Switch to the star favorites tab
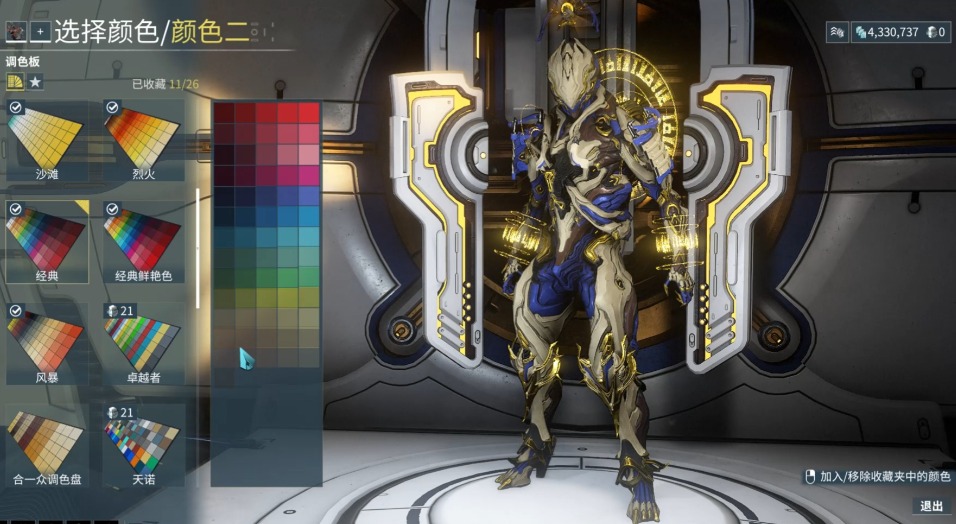This screenshot has width=956, height=524. [x=35, y=82]
